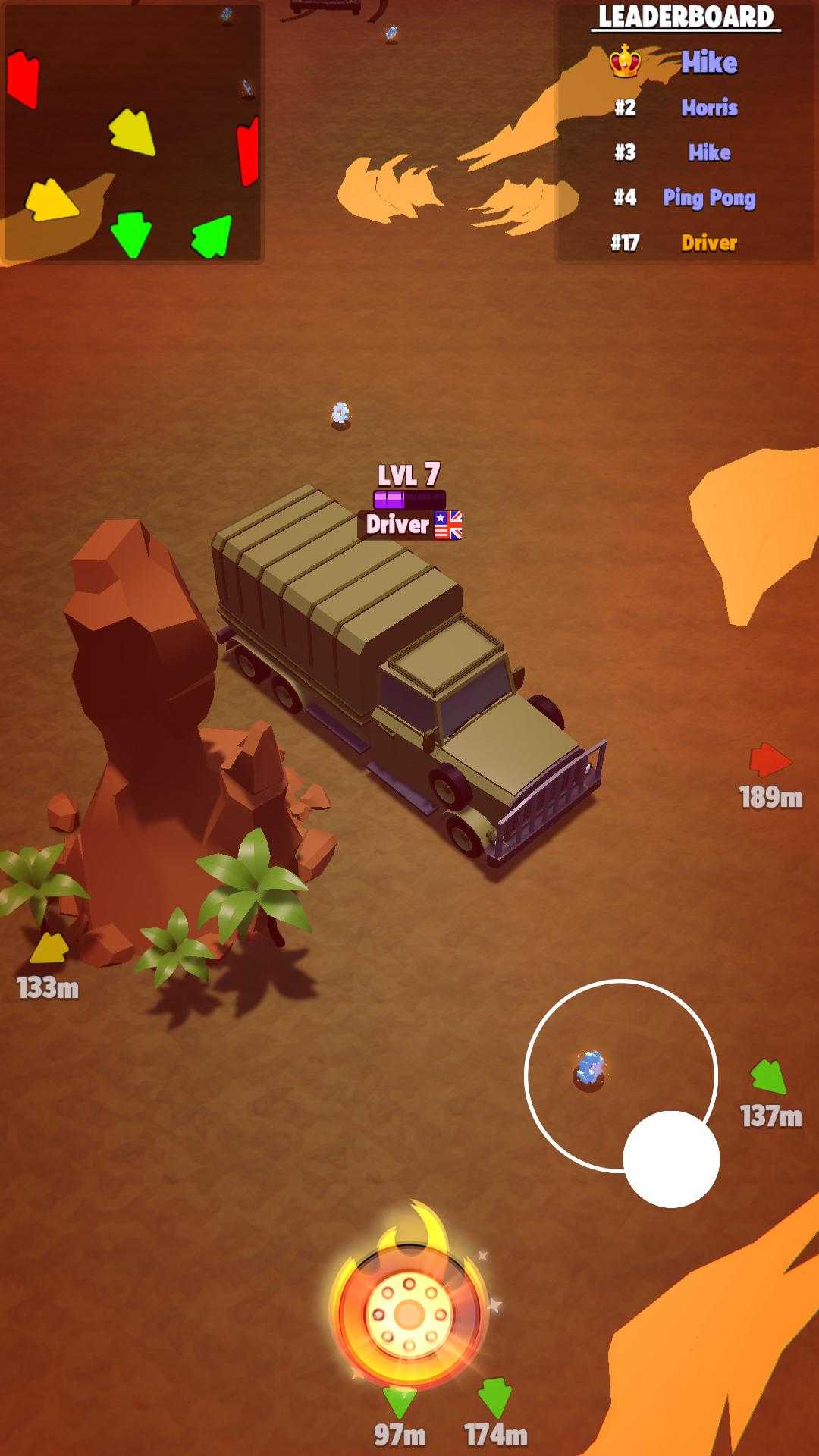The width and height of the screenshot is (819, 1456).
Task: Tap the white joystick thumb knob
Action: pos(671,1159)
